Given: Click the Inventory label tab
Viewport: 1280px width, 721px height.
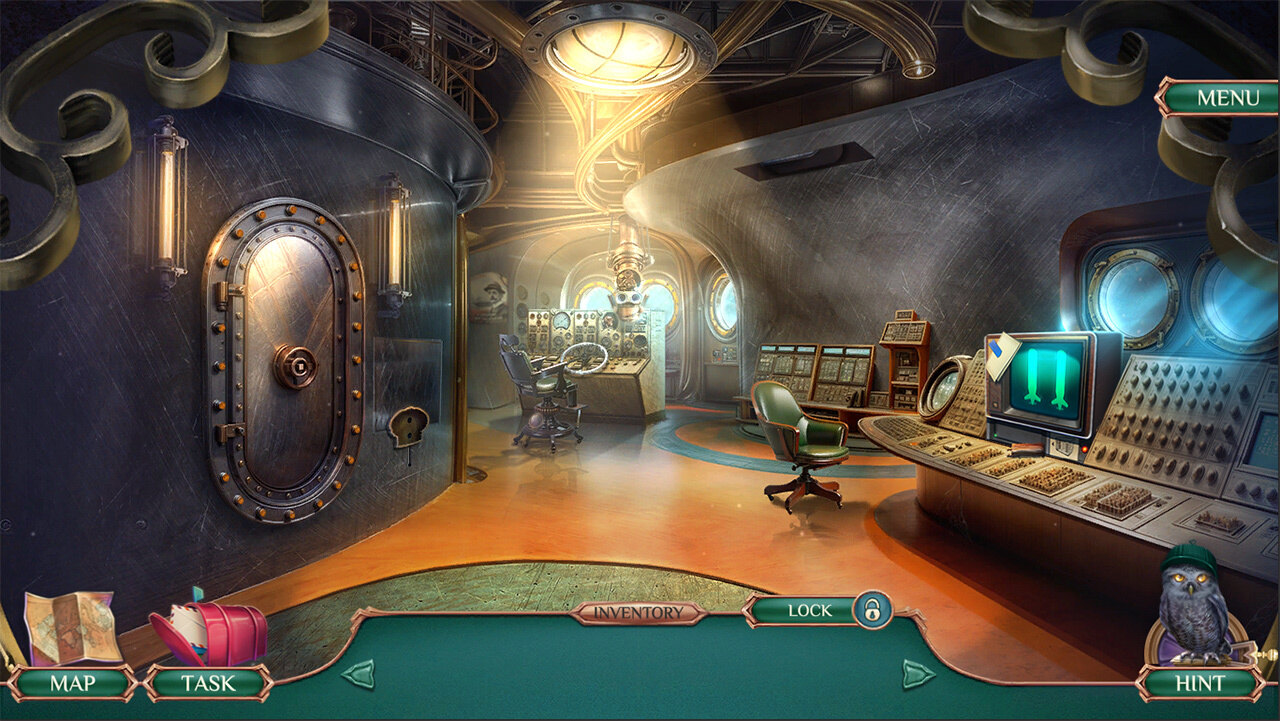Looking at the screenshot, I should click(x=639, y=613).
